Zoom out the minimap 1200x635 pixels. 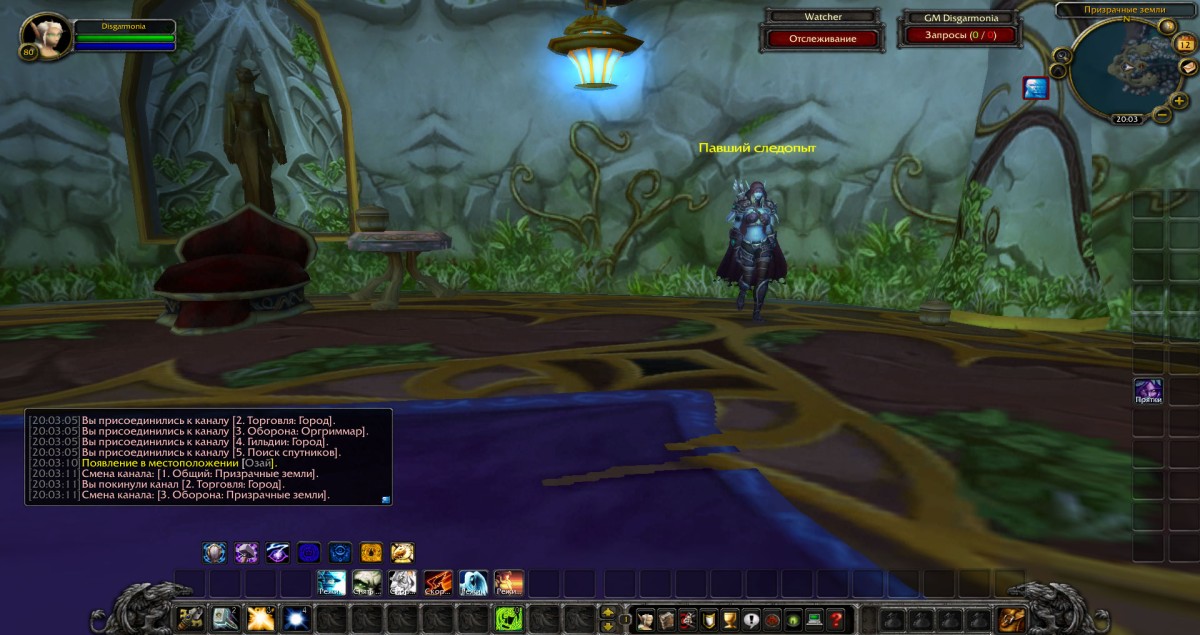[x=1161, y=115]
